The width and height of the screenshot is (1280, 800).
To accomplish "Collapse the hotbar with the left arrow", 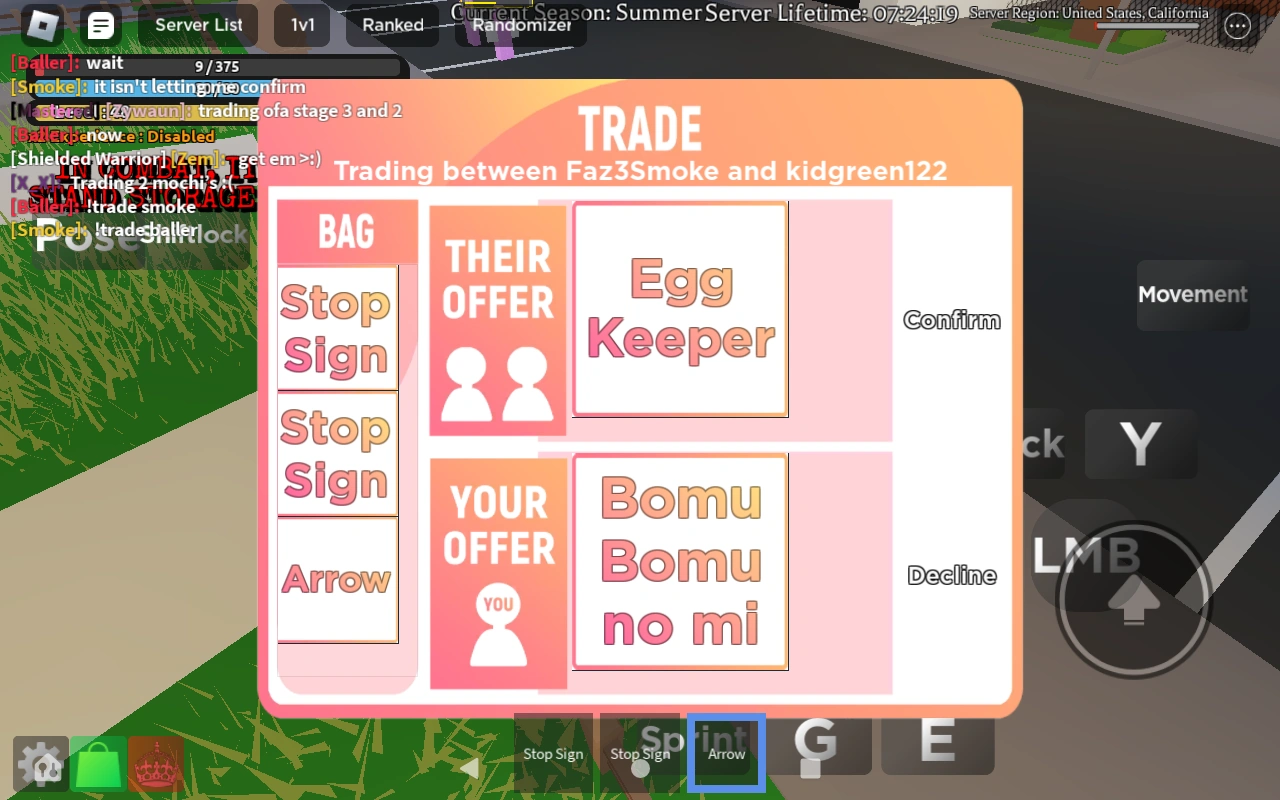I will pos(471,768).
